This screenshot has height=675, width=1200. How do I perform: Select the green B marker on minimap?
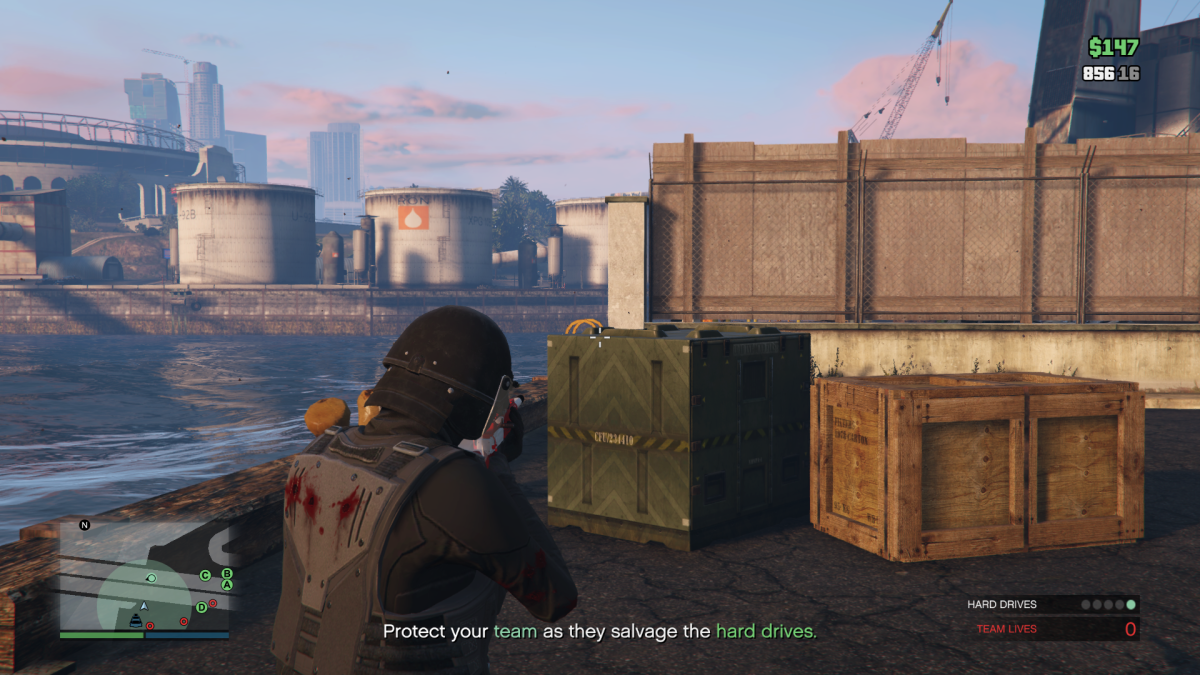[227, 573]
